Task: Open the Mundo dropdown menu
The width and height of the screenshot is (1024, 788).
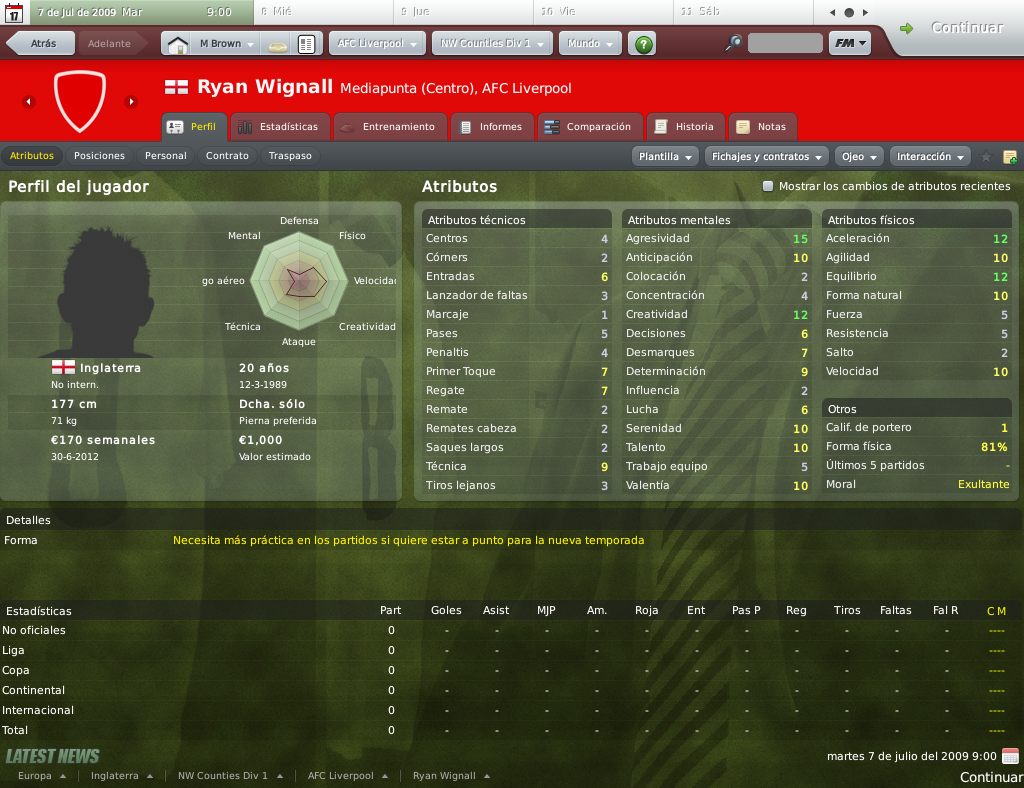Action: pos(590,44)
